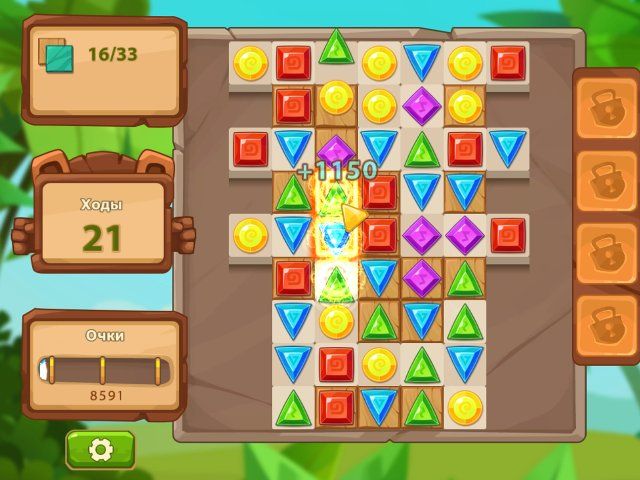Screen dimensions: 640x480
Task: Select the yellow coin in the bottom-right board corner
Action: tap(465, 405)
